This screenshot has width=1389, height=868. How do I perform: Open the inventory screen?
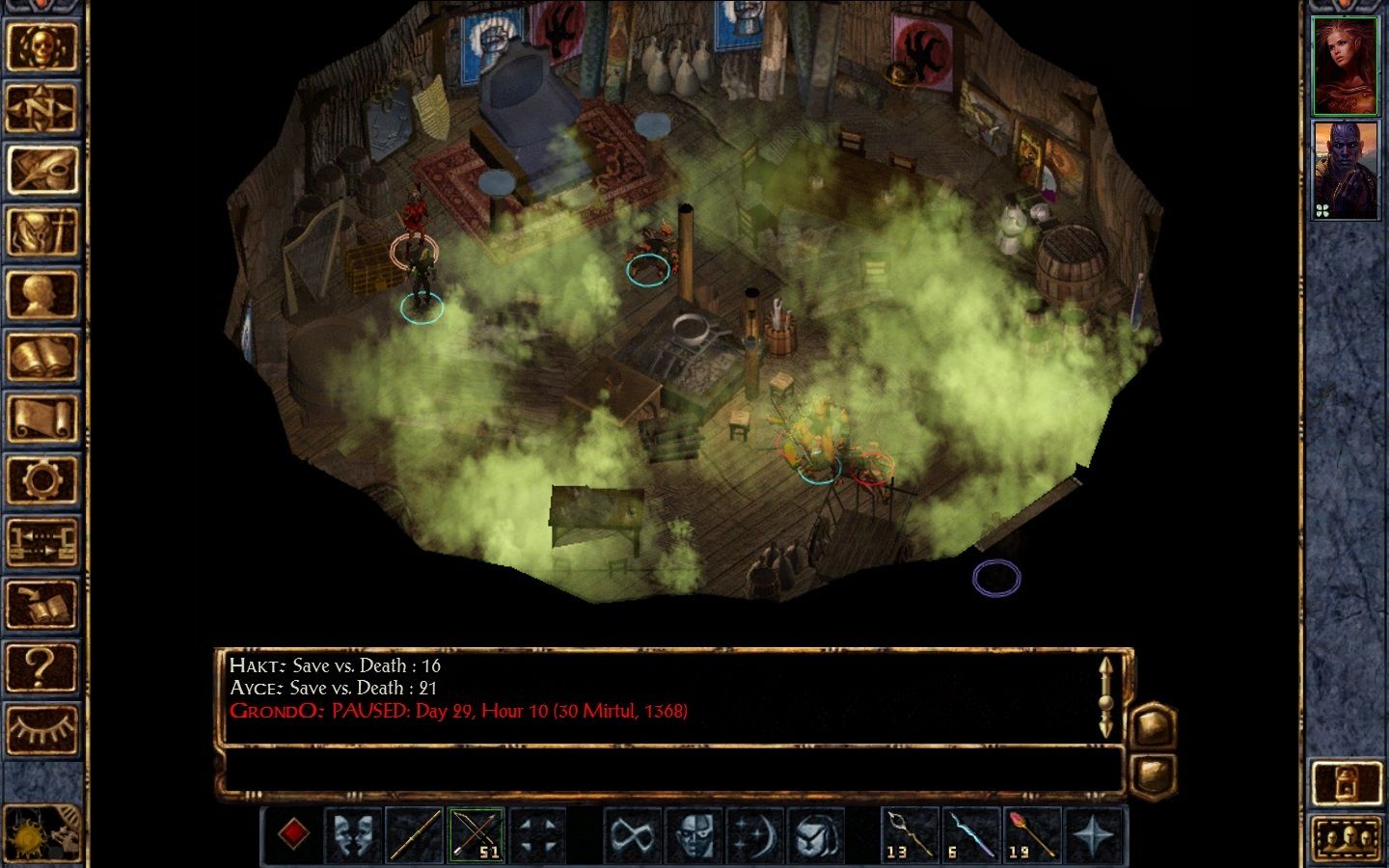point(41,232)
